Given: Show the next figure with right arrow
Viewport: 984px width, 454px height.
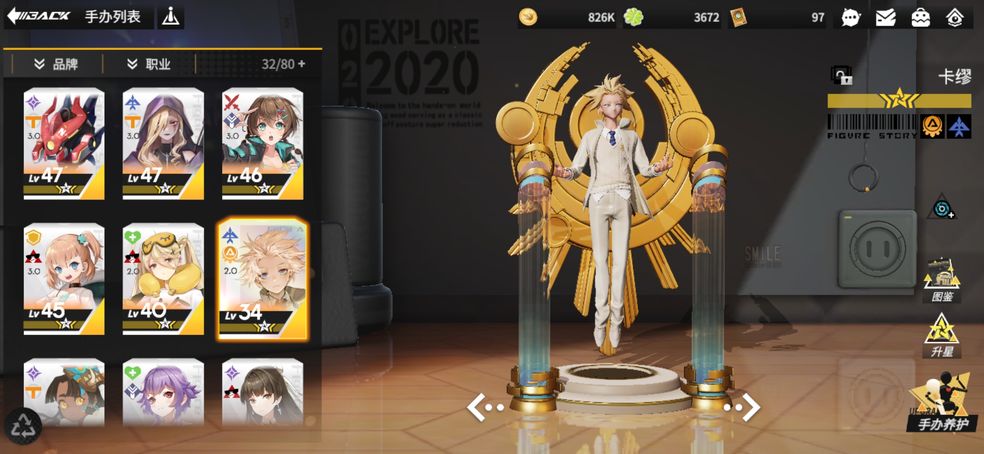Looking at the screenshot, I should pos(743,406).
